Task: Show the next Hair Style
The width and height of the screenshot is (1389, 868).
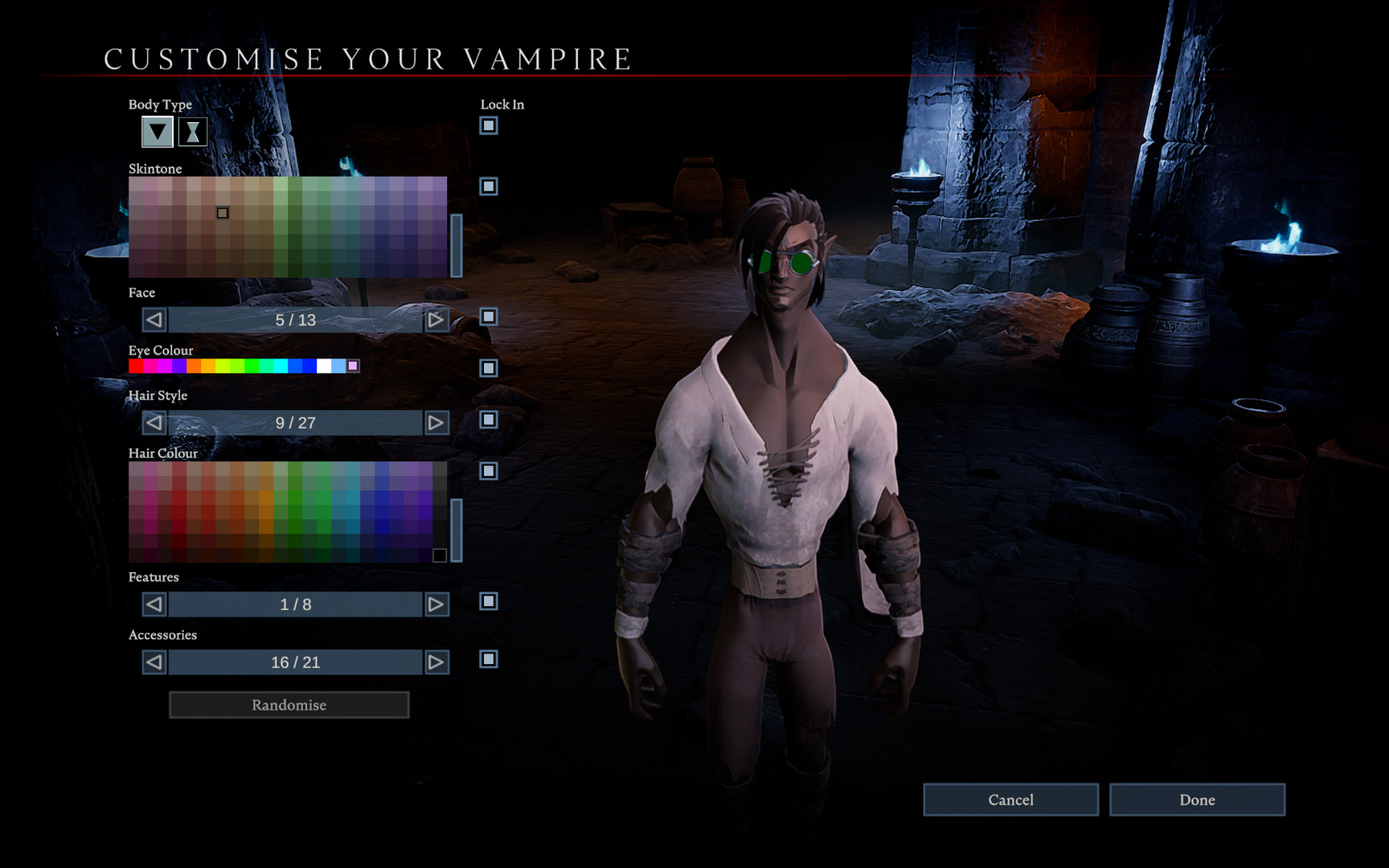Action: tap(436, 422)
